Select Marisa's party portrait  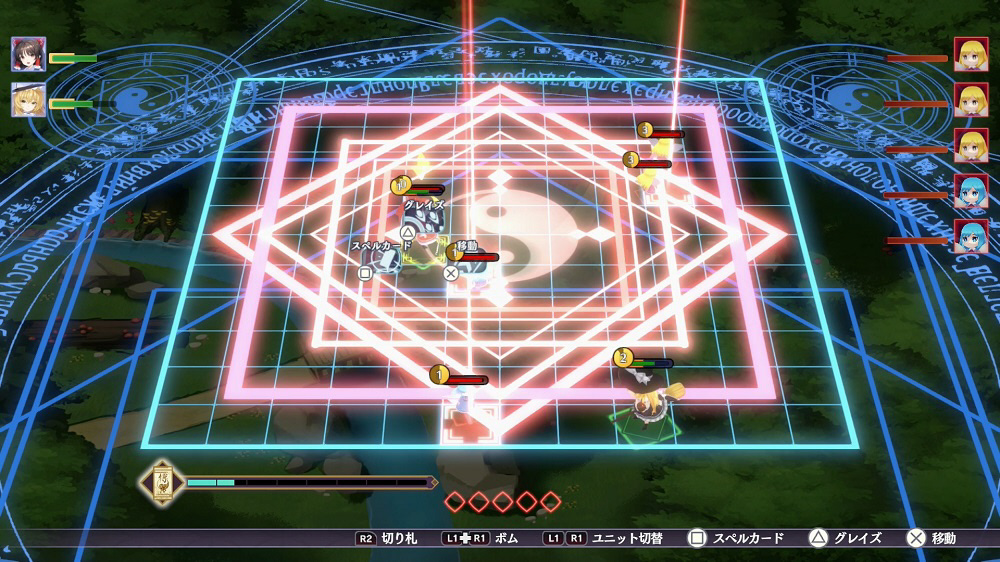tap(28, 99)
